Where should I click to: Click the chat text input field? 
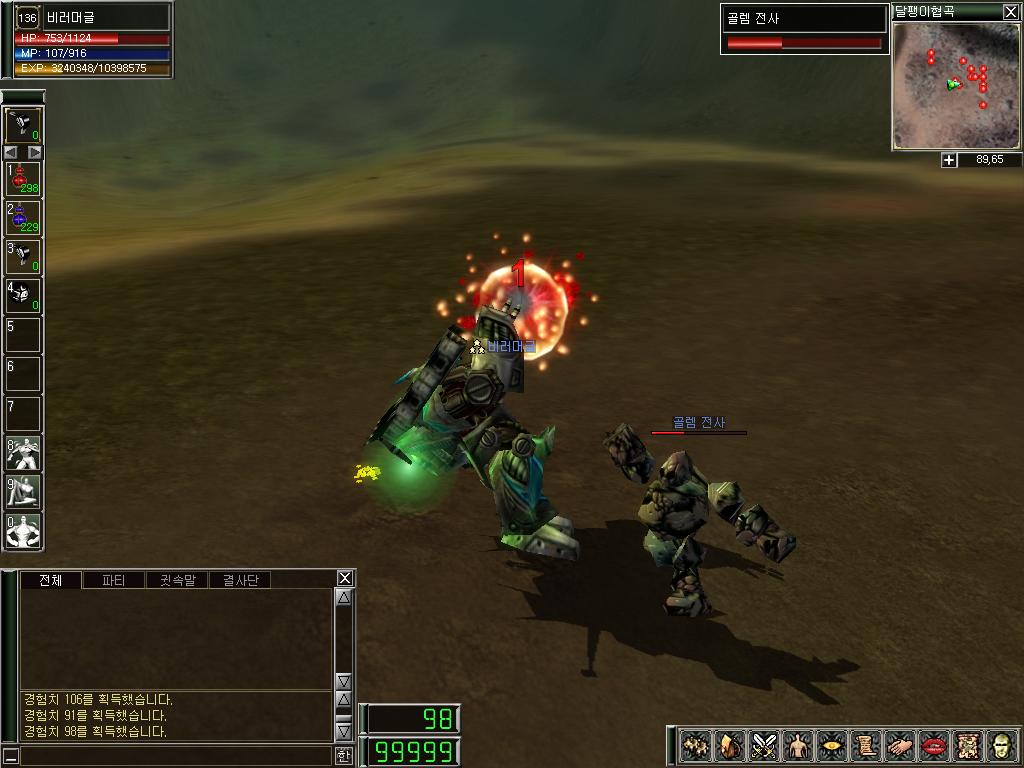[x=175, y=756]
